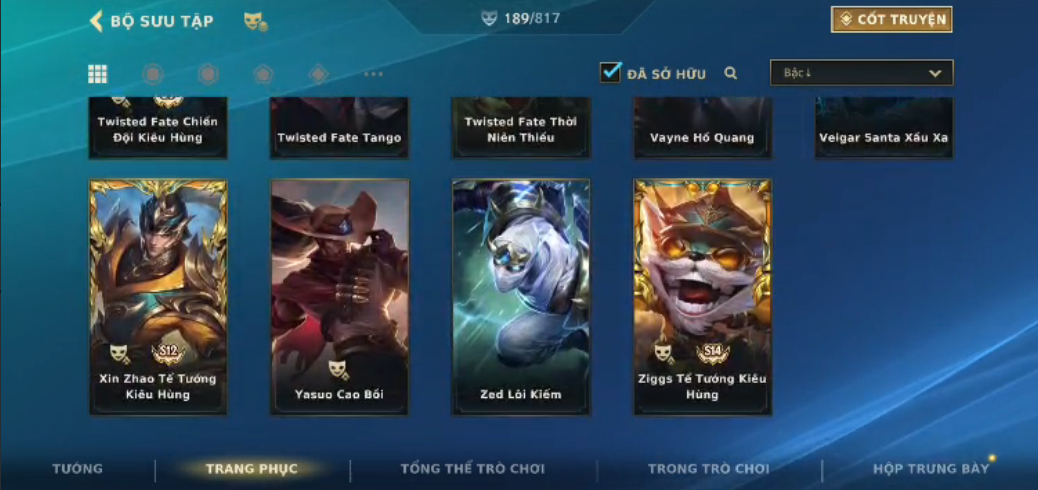Screen dimensions: 1038x490
Task: Choose the Vayne Hồ Quang skin
Action: coord(702,129)
